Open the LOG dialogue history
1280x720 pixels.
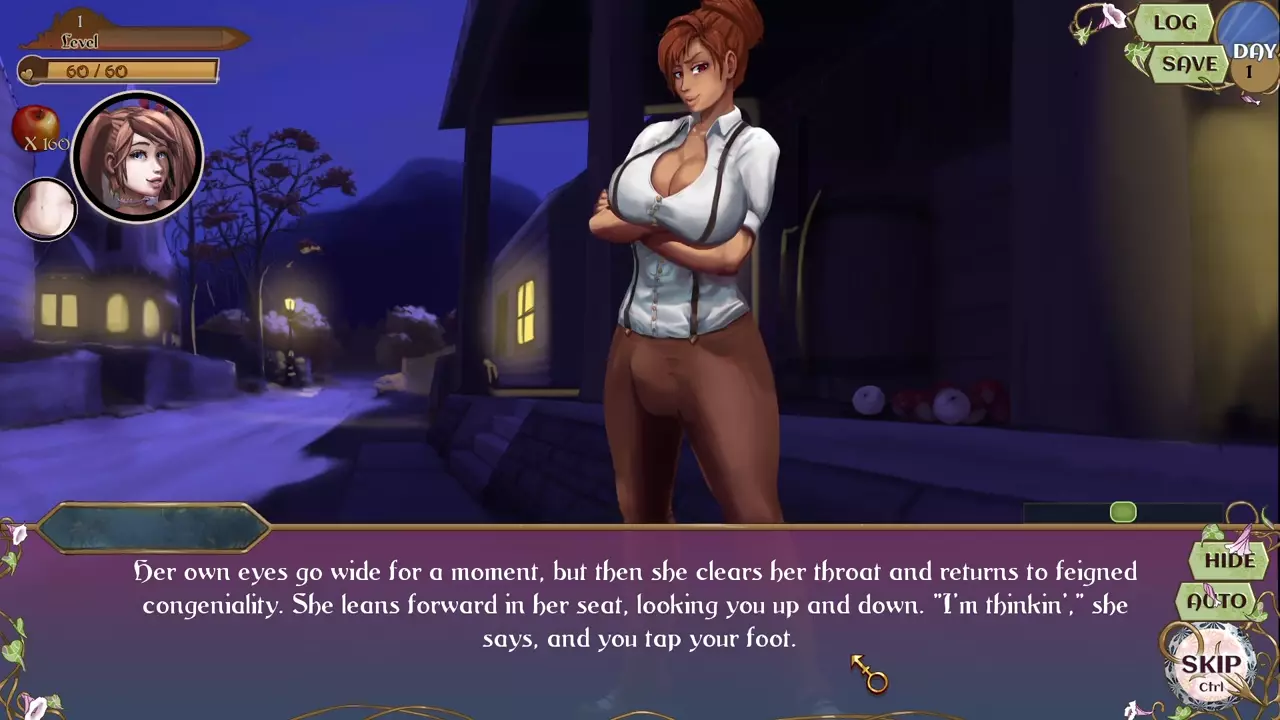1174,23
